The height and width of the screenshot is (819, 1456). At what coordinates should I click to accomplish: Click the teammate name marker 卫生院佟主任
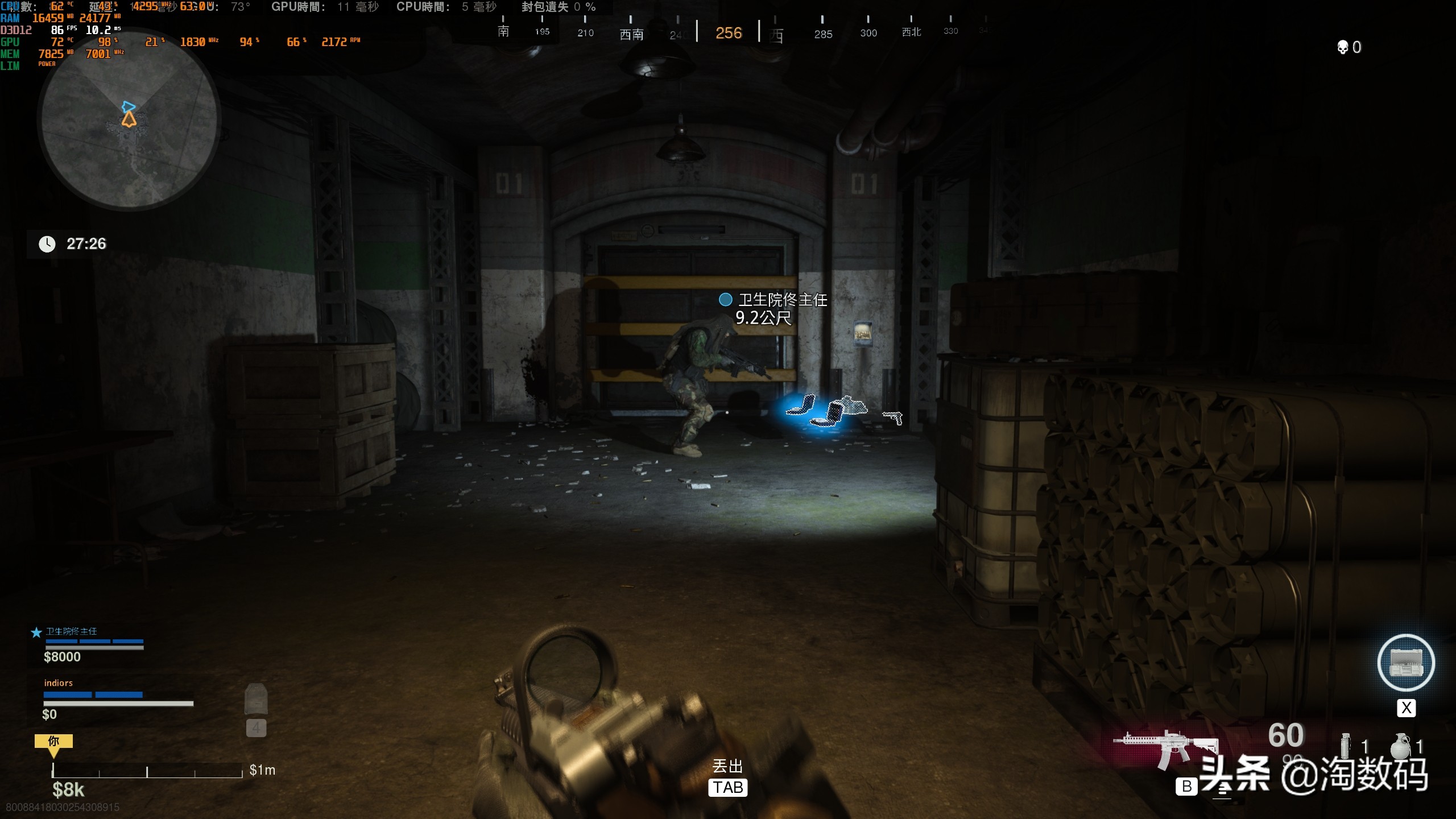point(781,300)
